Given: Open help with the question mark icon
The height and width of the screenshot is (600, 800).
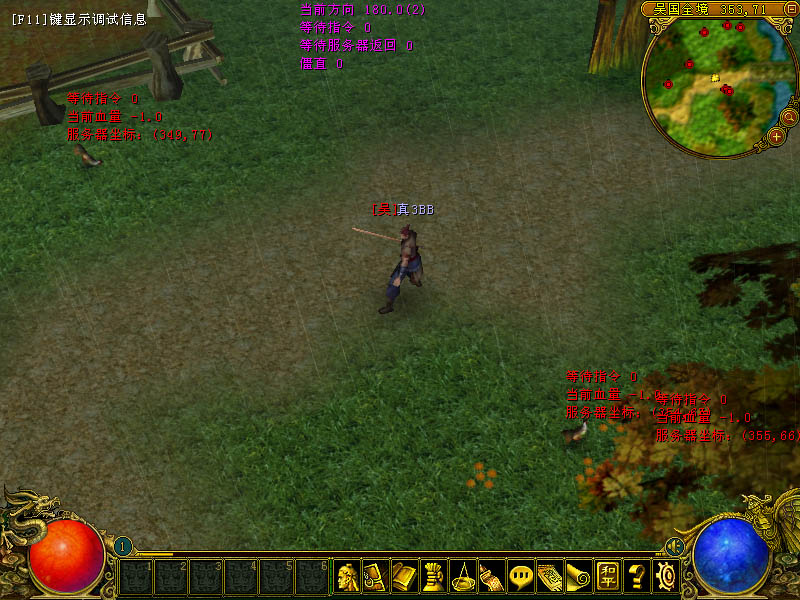Looking at the screenshot, I should pyautogui.click(x=637, y=576).
